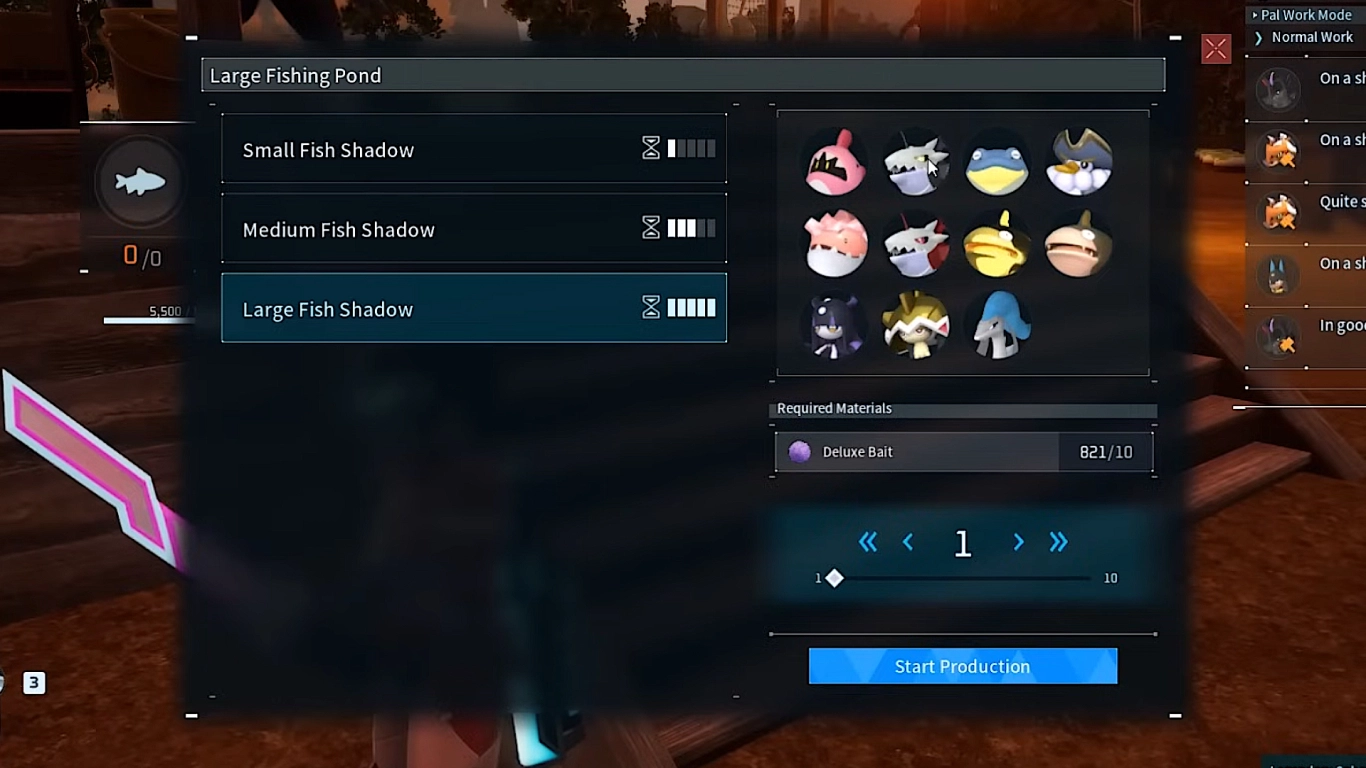This screenshot has height=768, width=1366.
Task: Select the Medium Fish Shadow option
Action: [473, 228]
